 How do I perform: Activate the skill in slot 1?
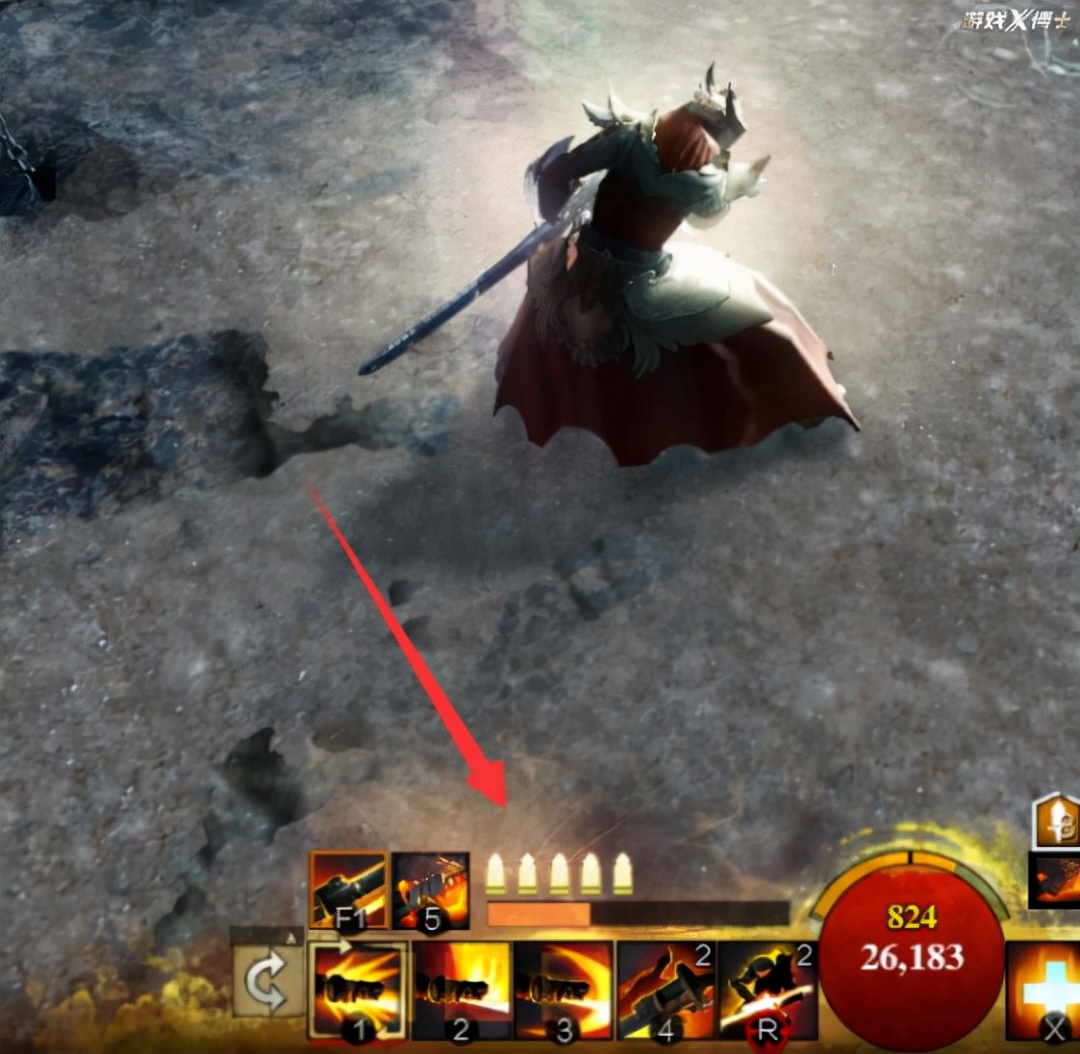pyautogui.click(x=358, y=987)
